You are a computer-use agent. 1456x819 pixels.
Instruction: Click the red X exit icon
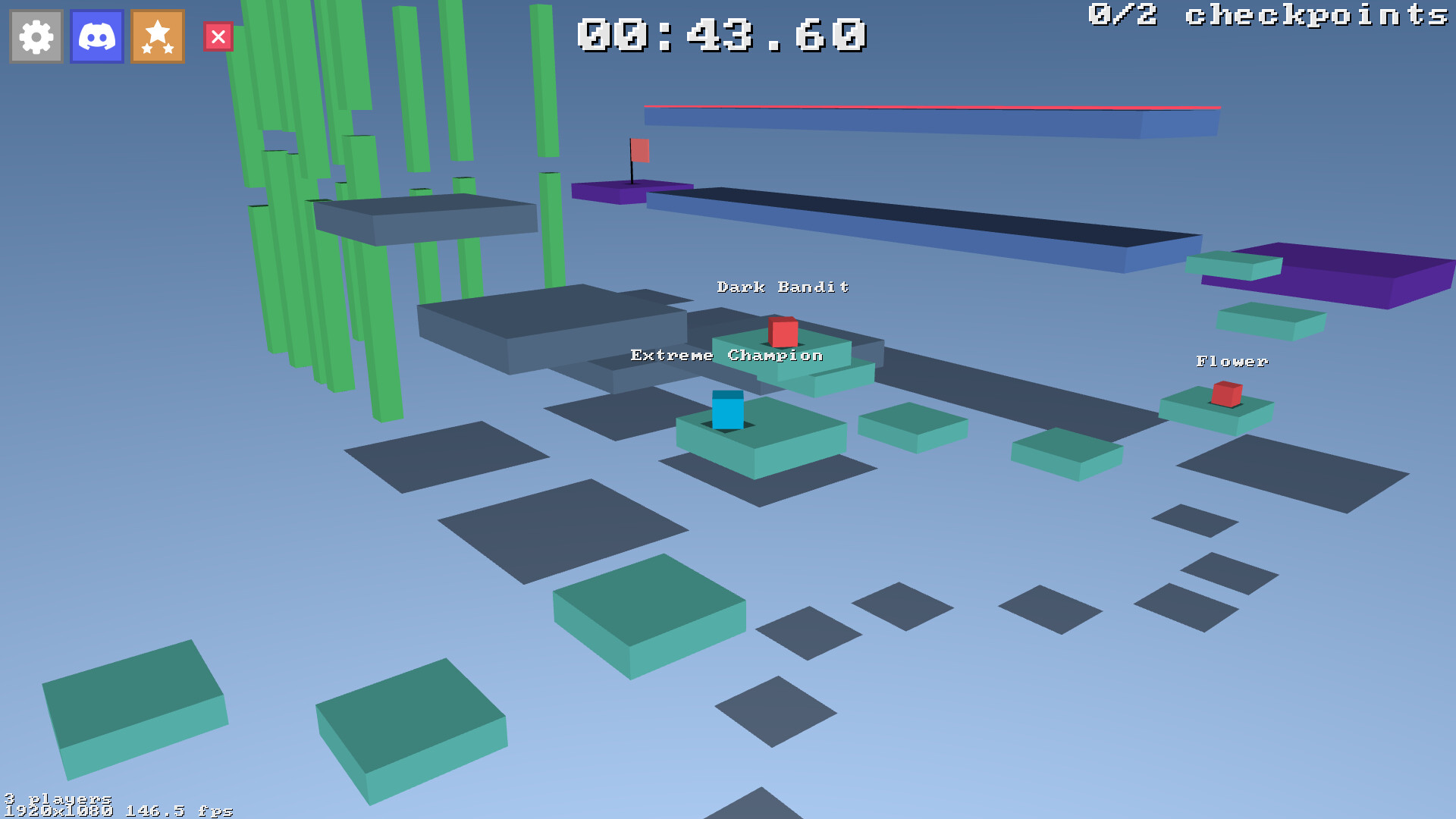218,36
